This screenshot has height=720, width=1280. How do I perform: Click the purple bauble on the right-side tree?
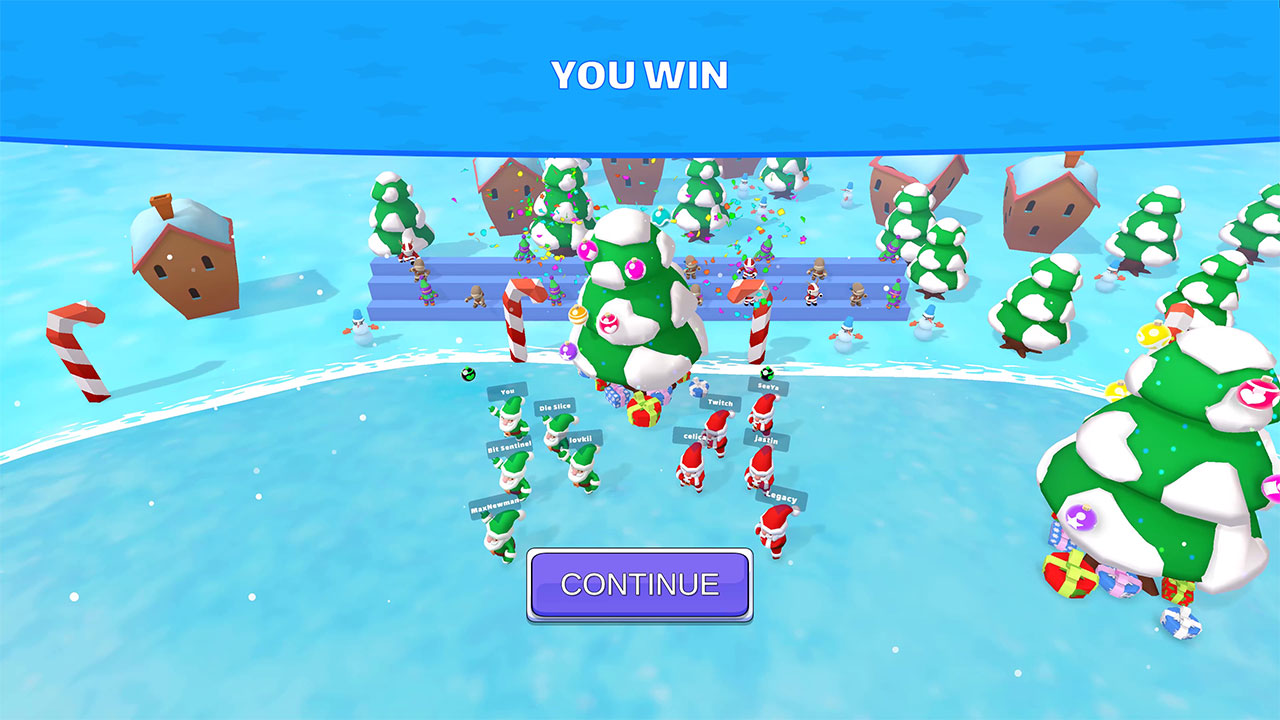pyautogui.click(x=1079, y=519)
